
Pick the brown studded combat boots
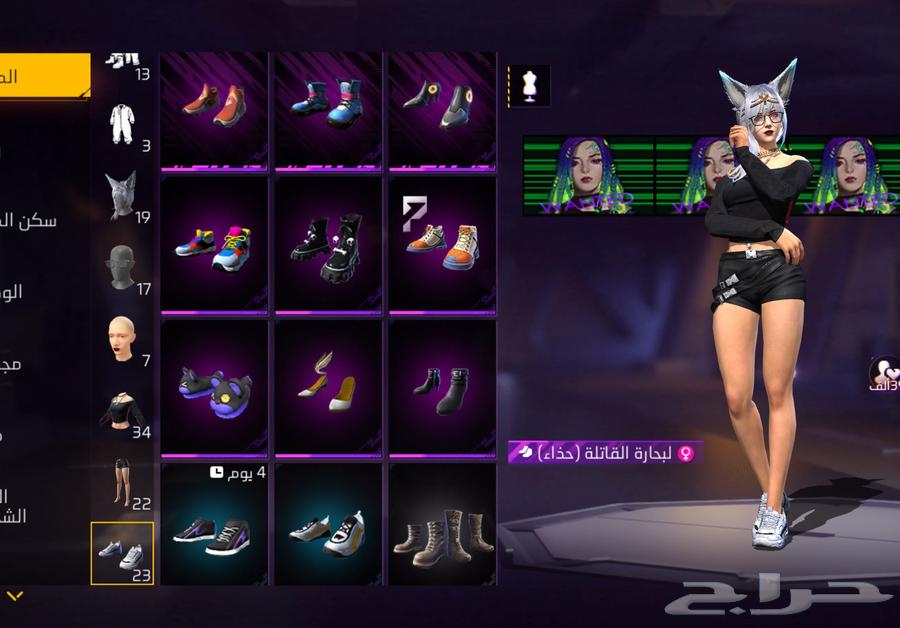point(442,530)
